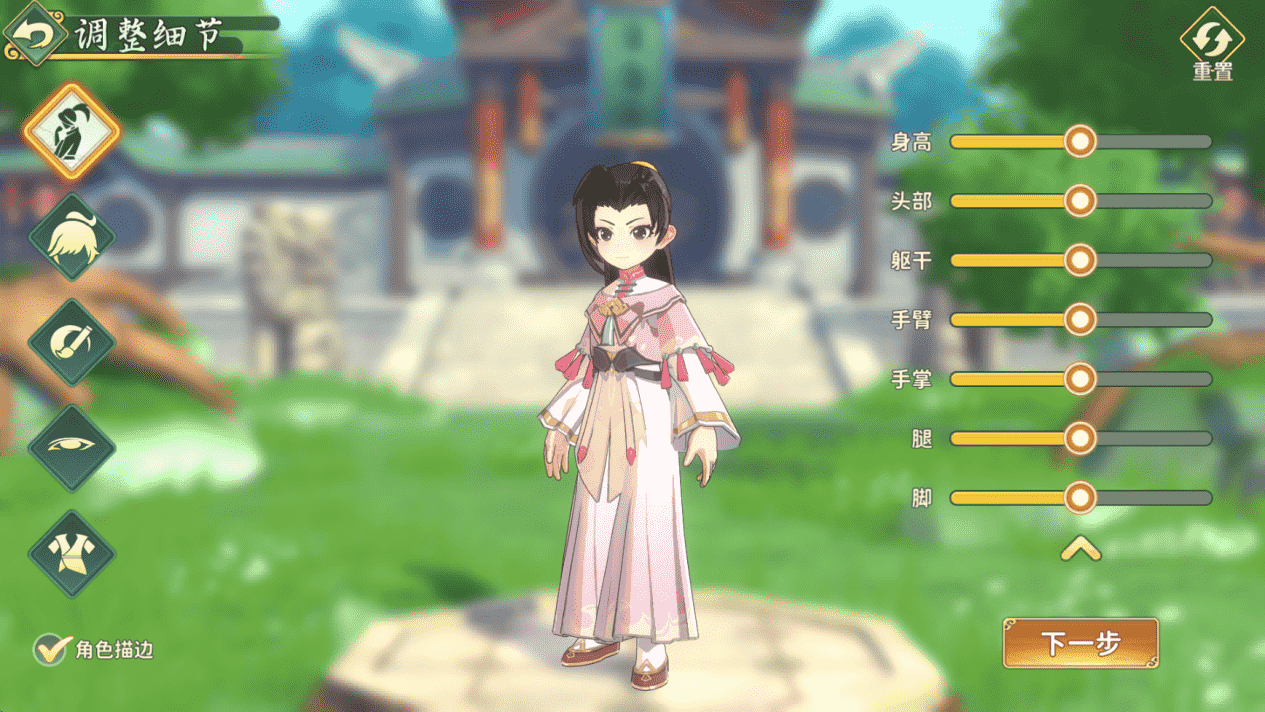Select the body shape tab
Viewport: 1265px width, 712px height.
pos(72,131)
